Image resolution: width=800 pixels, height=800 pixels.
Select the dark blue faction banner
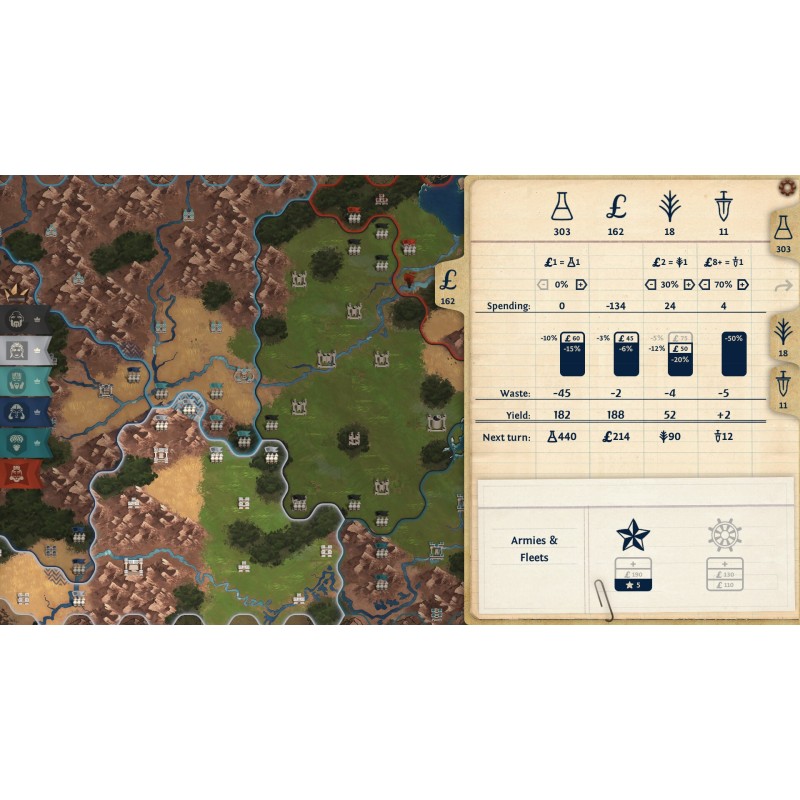point(24,411)
